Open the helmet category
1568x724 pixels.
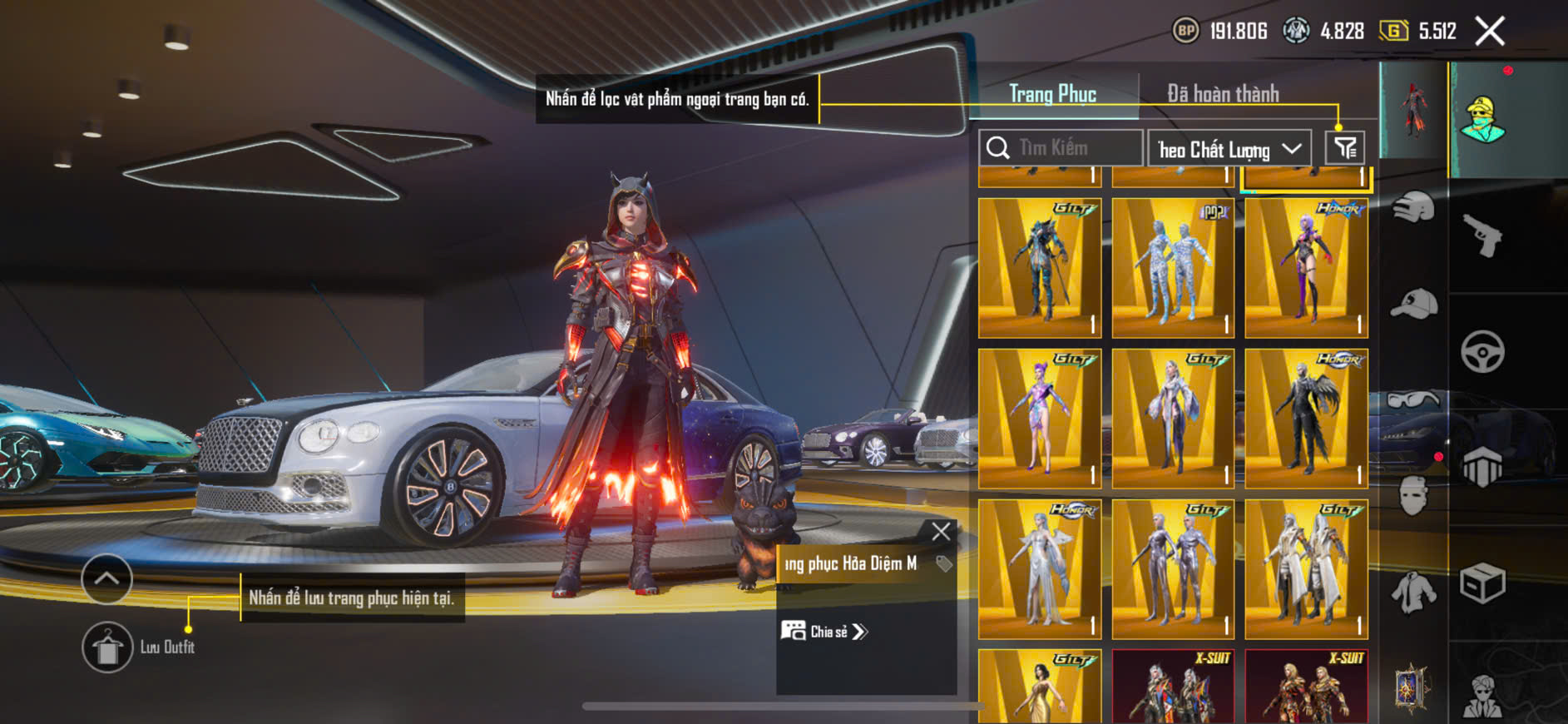point(1413,207)
